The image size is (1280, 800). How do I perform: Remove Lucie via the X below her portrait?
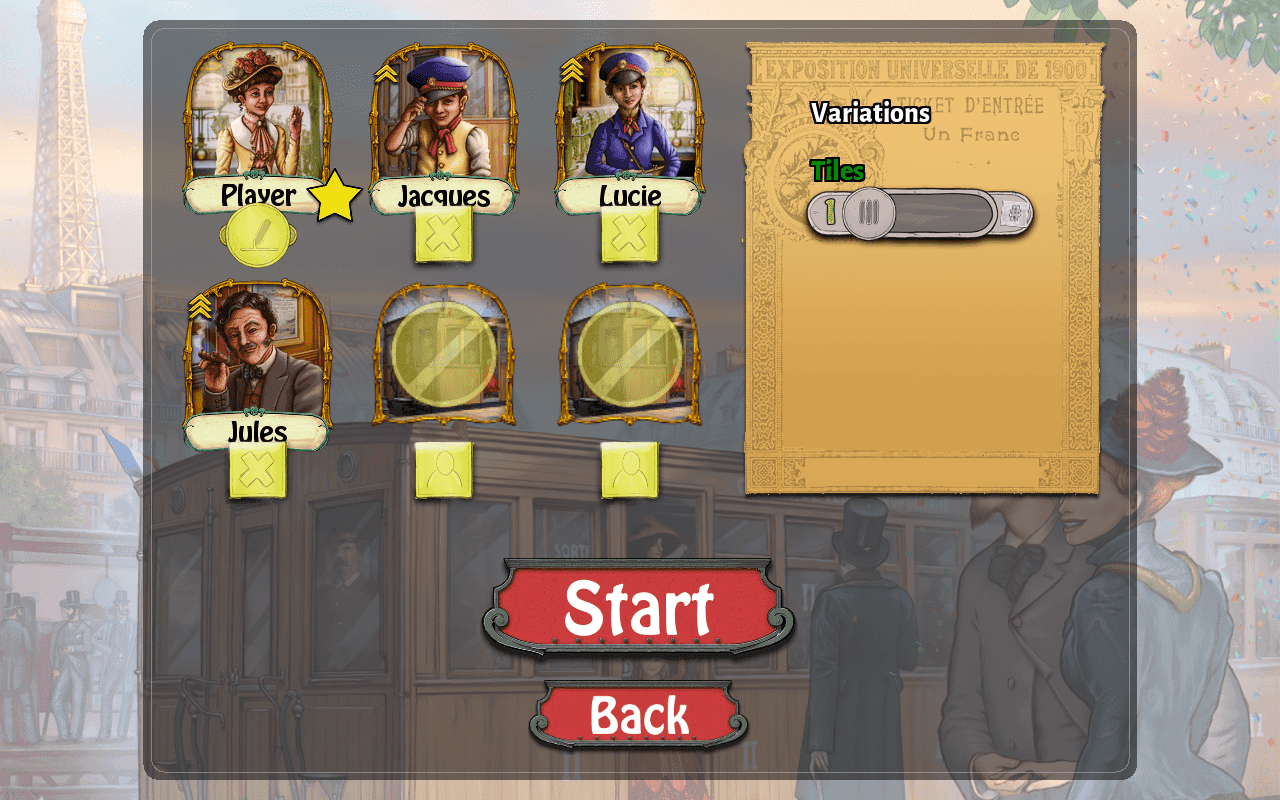(x=628, y=232)
